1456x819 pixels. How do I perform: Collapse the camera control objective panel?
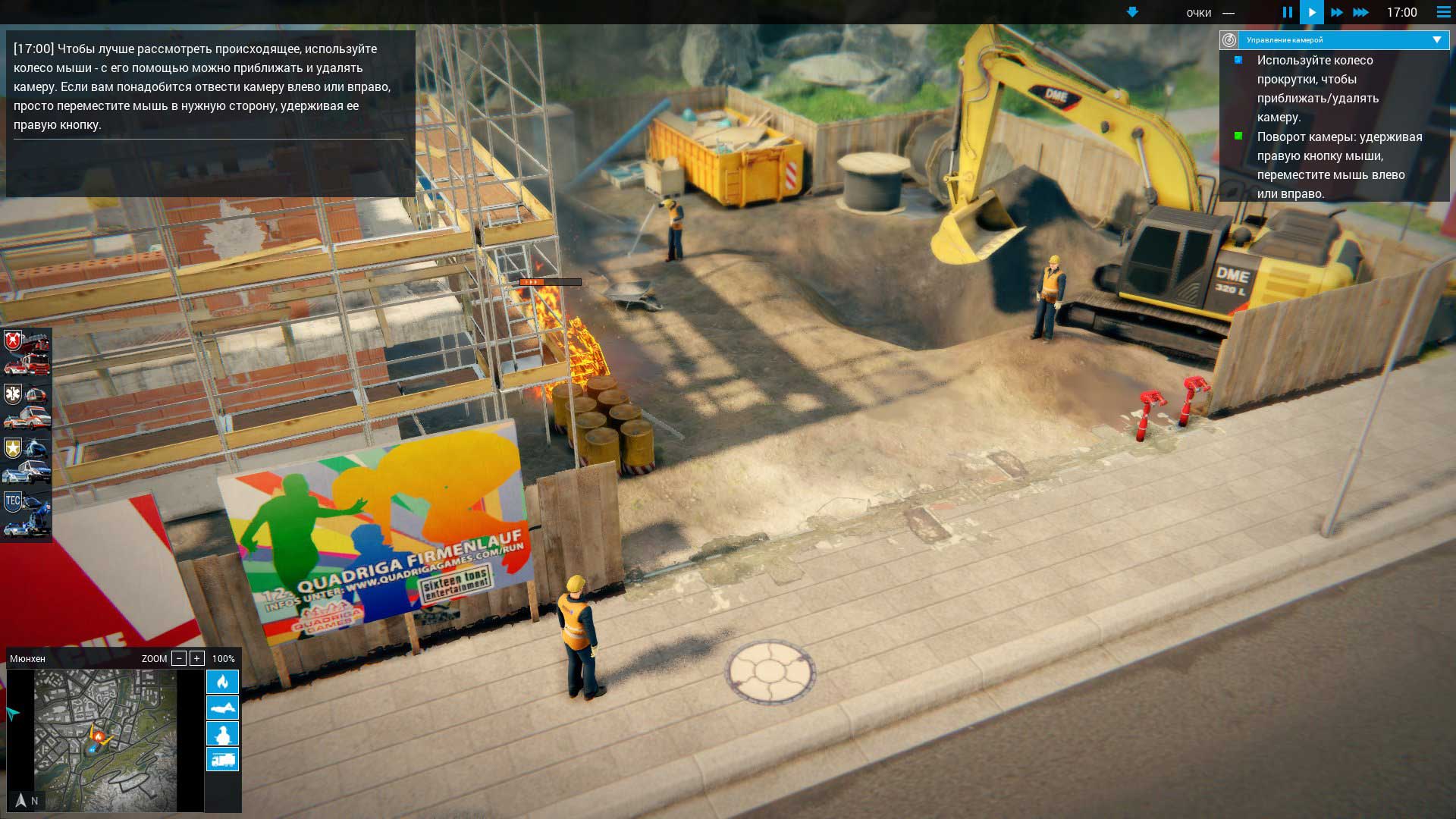1436,39
